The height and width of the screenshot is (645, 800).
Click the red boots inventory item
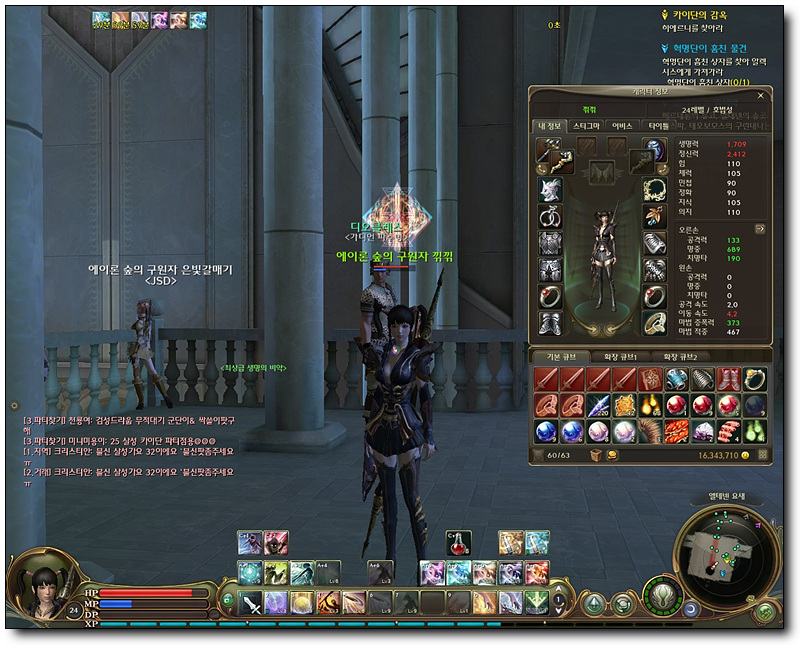730,380
